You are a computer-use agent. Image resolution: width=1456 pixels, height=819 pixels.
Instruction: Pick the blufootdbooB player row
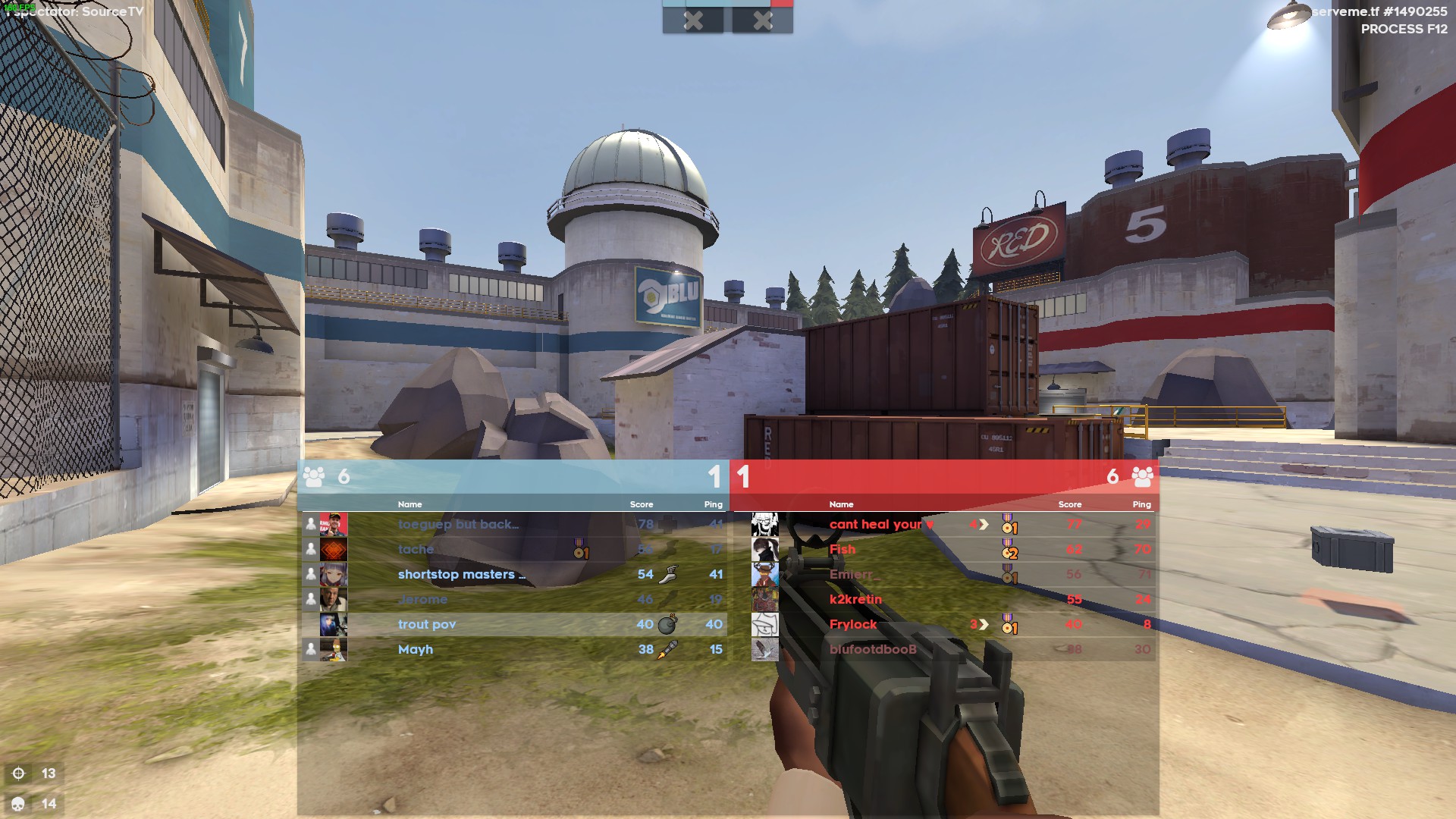872,649
